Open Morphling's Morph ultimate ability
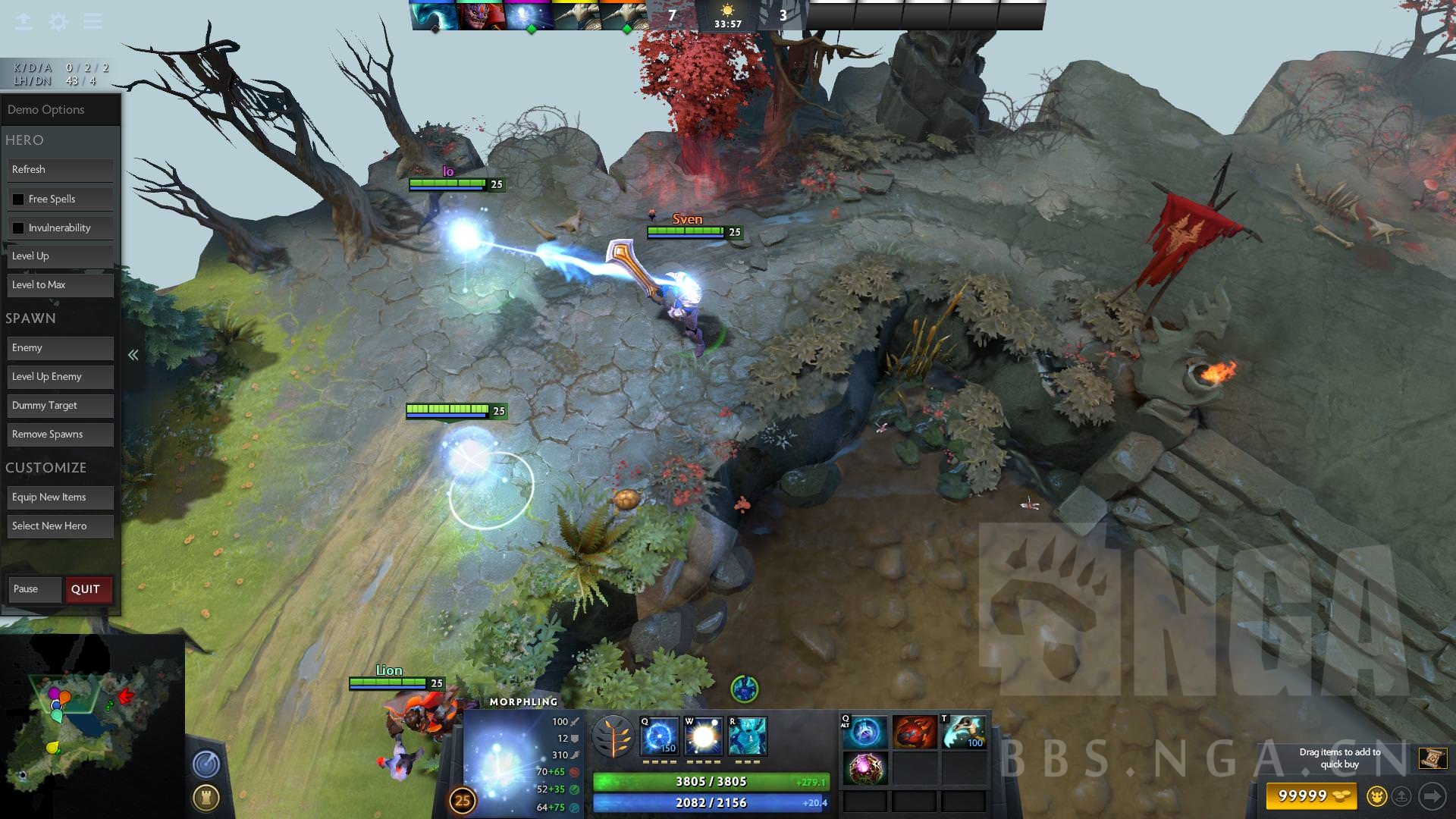Image resolution: width=1456 pixels, height=819 pixels. [749, 737]
